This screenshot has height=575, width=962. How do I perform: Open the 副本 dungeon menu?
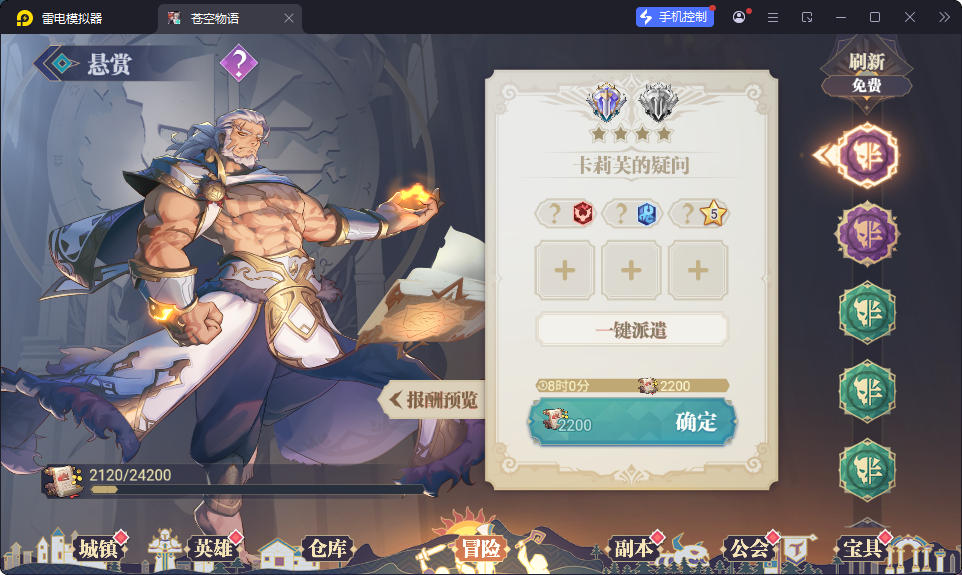pos(632,548)
